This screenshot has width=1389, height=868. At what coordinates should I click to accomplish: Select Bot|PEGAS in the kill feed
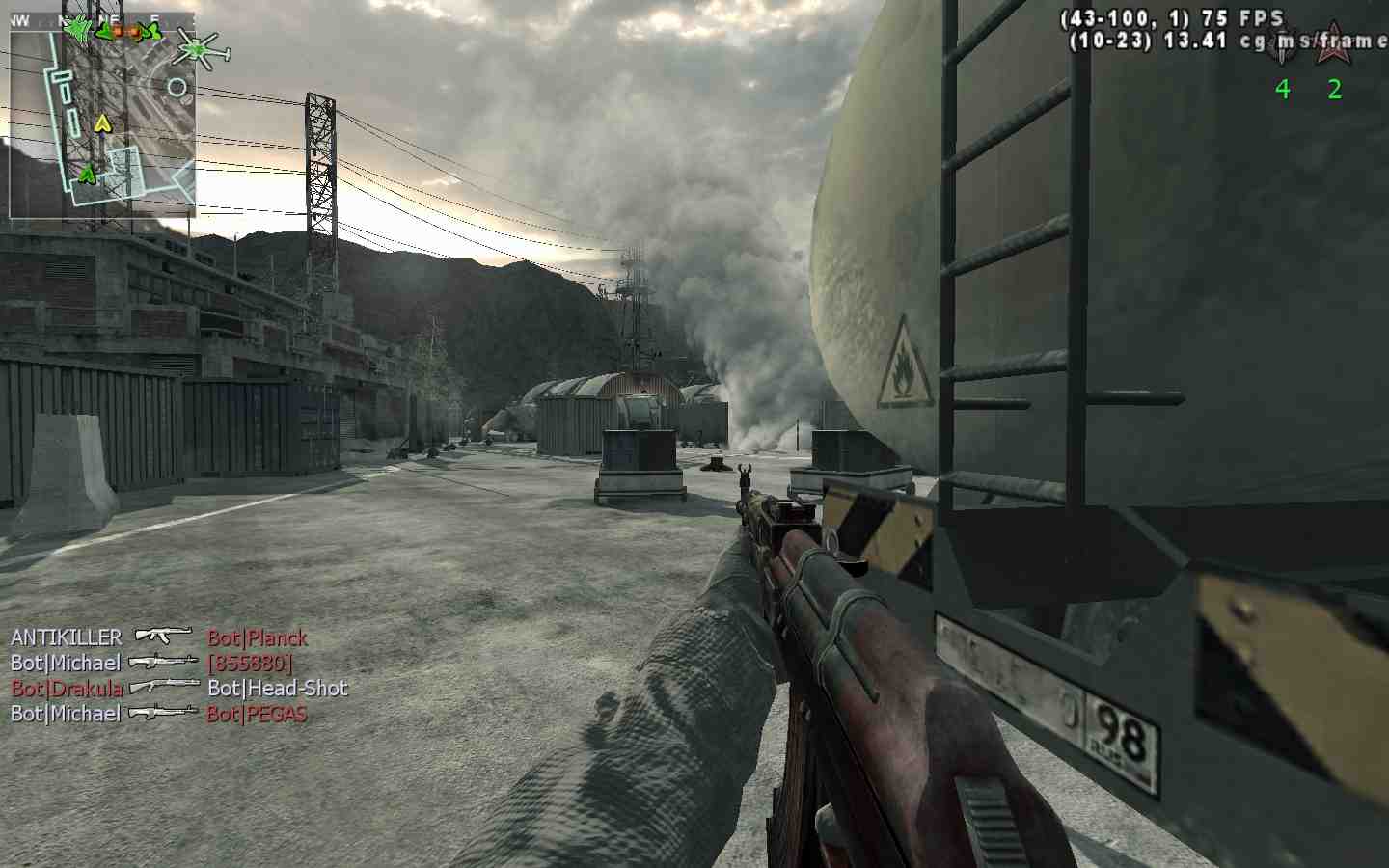pyautogui.click(x=257, y=714)
